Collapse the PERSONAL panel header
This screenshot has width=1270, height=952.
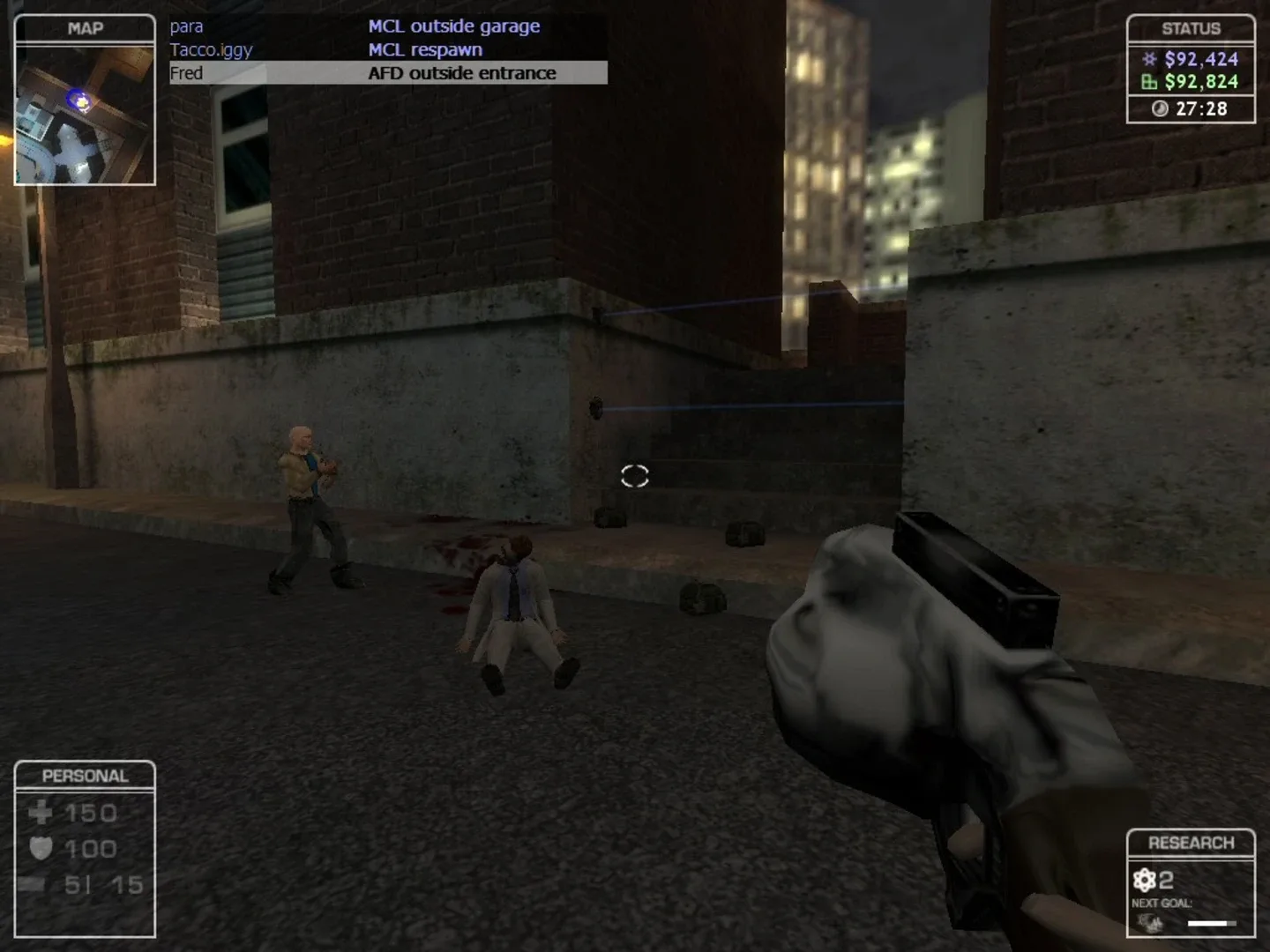tap(85, 775)
